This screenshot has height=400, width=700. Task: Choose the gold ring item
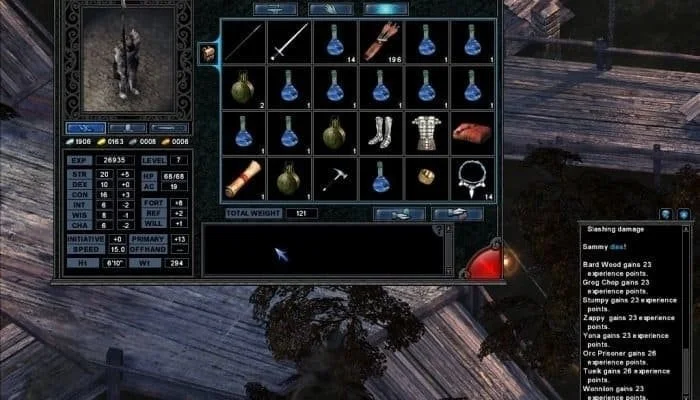(x=427, y=178)
